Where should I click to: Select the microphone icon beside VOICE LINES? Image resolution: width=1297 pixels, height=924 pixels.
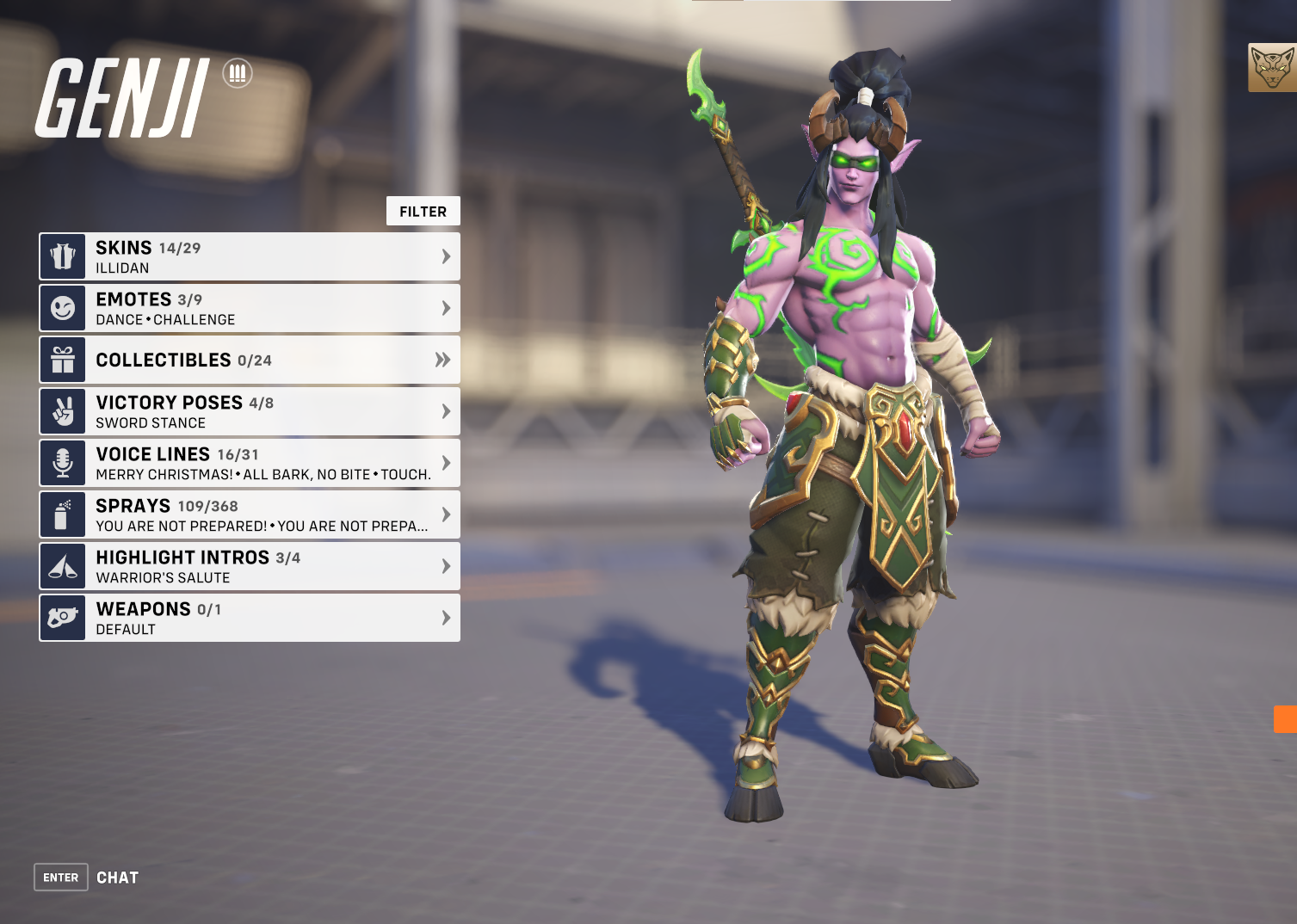[x=61, y=462]
